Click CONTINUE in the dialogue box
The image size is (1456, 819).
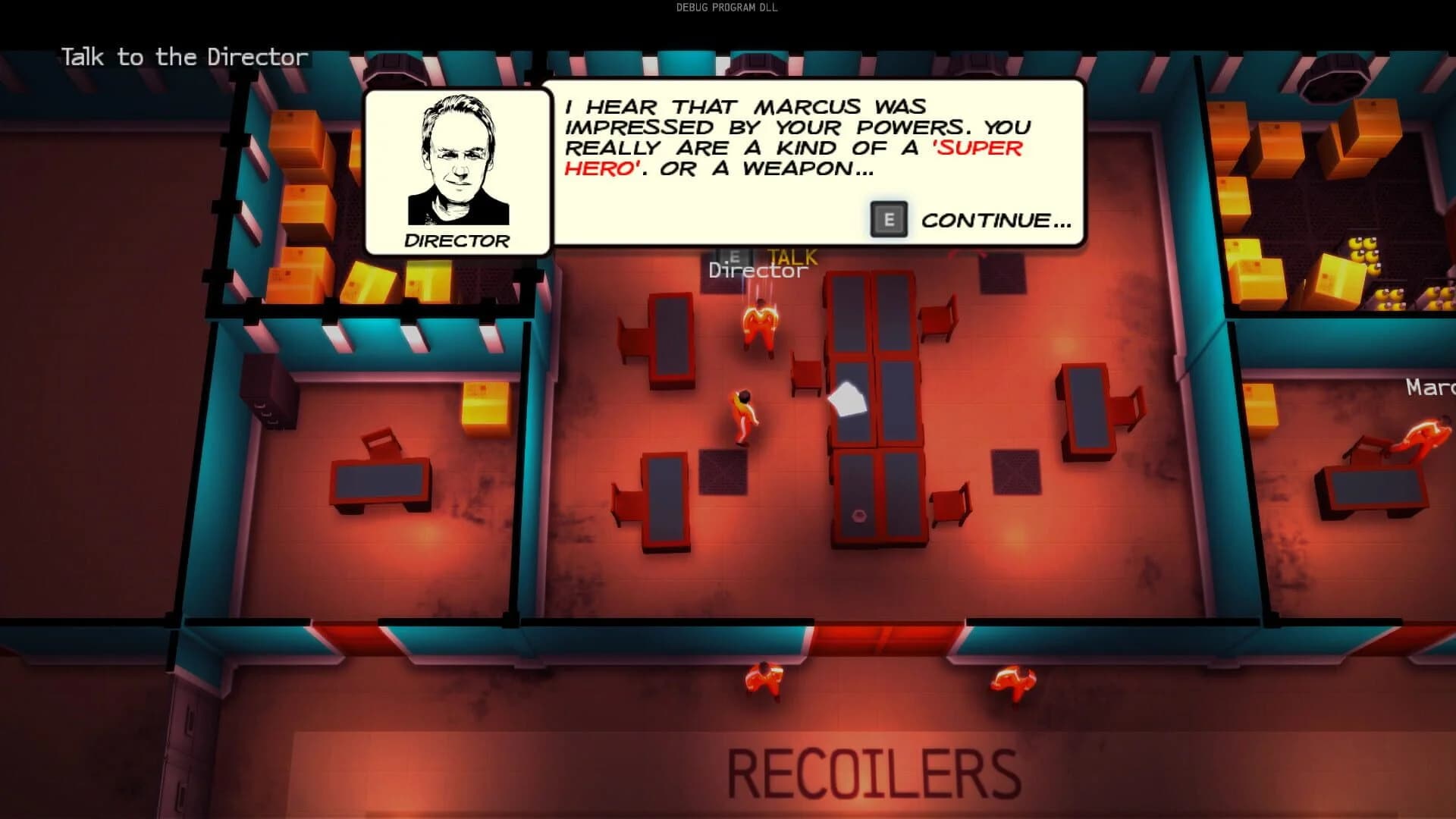993,220
